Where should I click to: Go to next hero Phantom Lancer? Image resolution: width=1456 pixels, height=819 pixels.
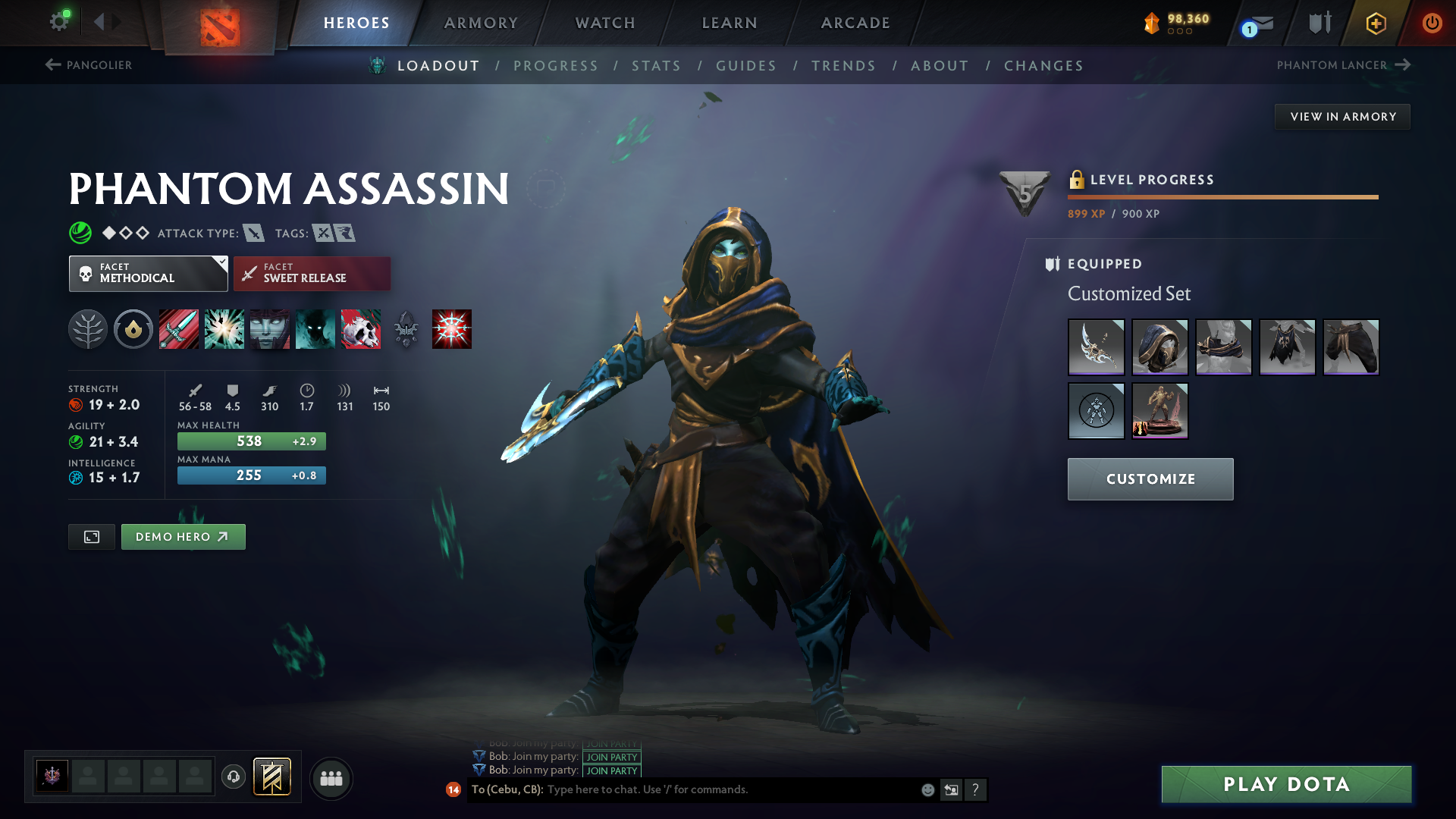pyautogui.click(x=1343, y=65)
